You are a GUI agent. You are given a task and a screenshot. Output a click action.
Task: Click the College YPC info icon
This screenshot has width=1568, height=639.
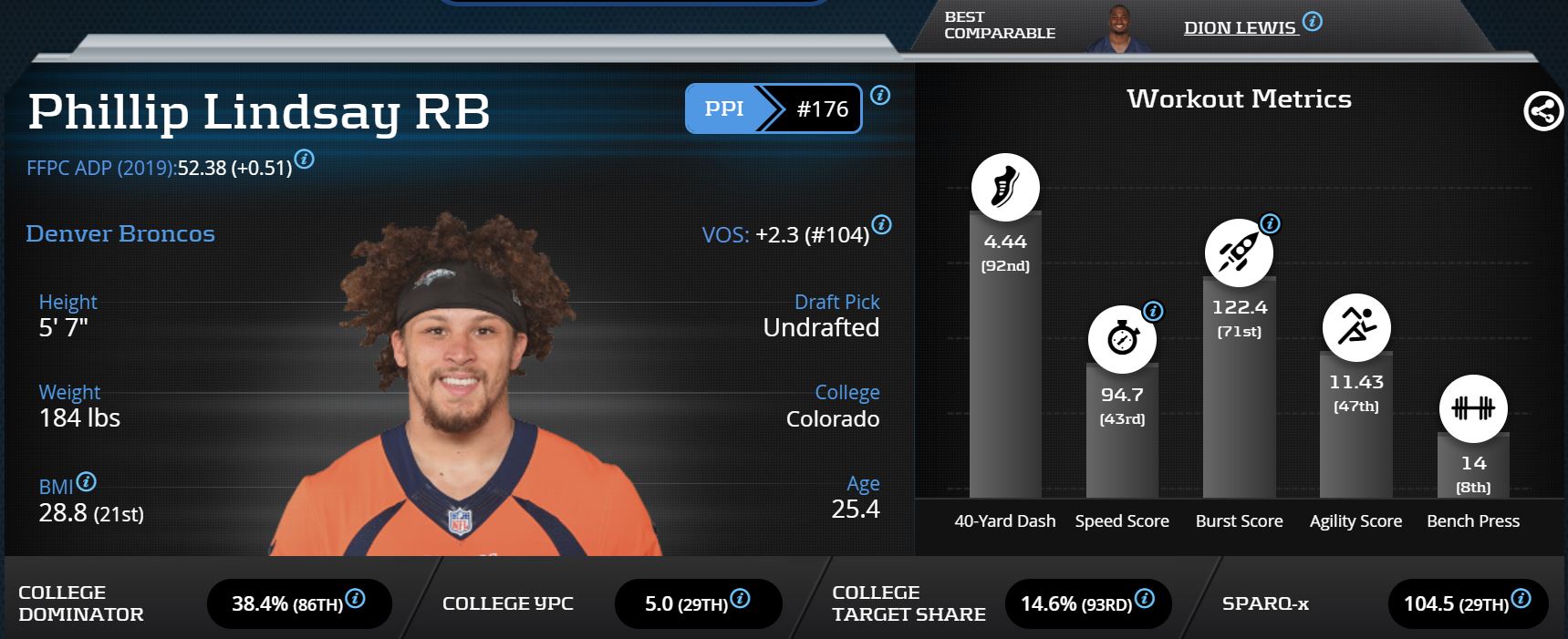point(741,599)
